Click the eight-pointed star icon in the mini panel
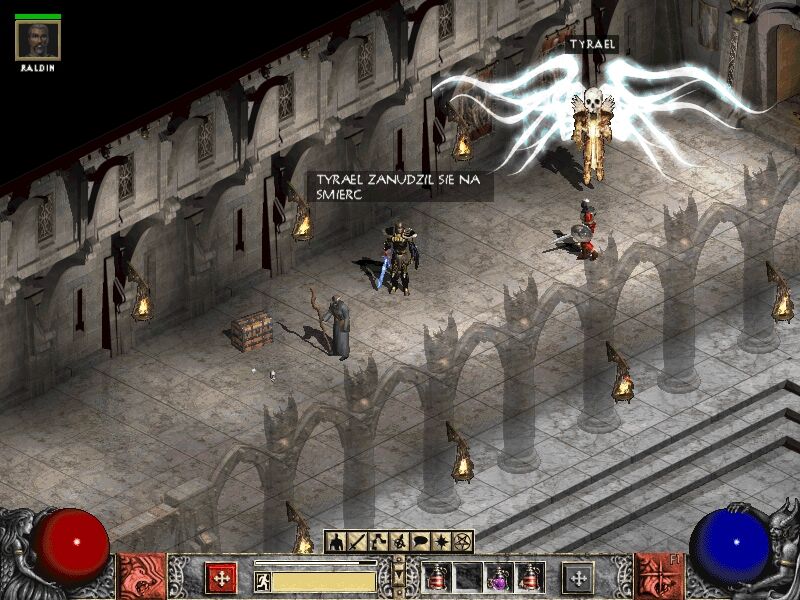 [441, 542]
